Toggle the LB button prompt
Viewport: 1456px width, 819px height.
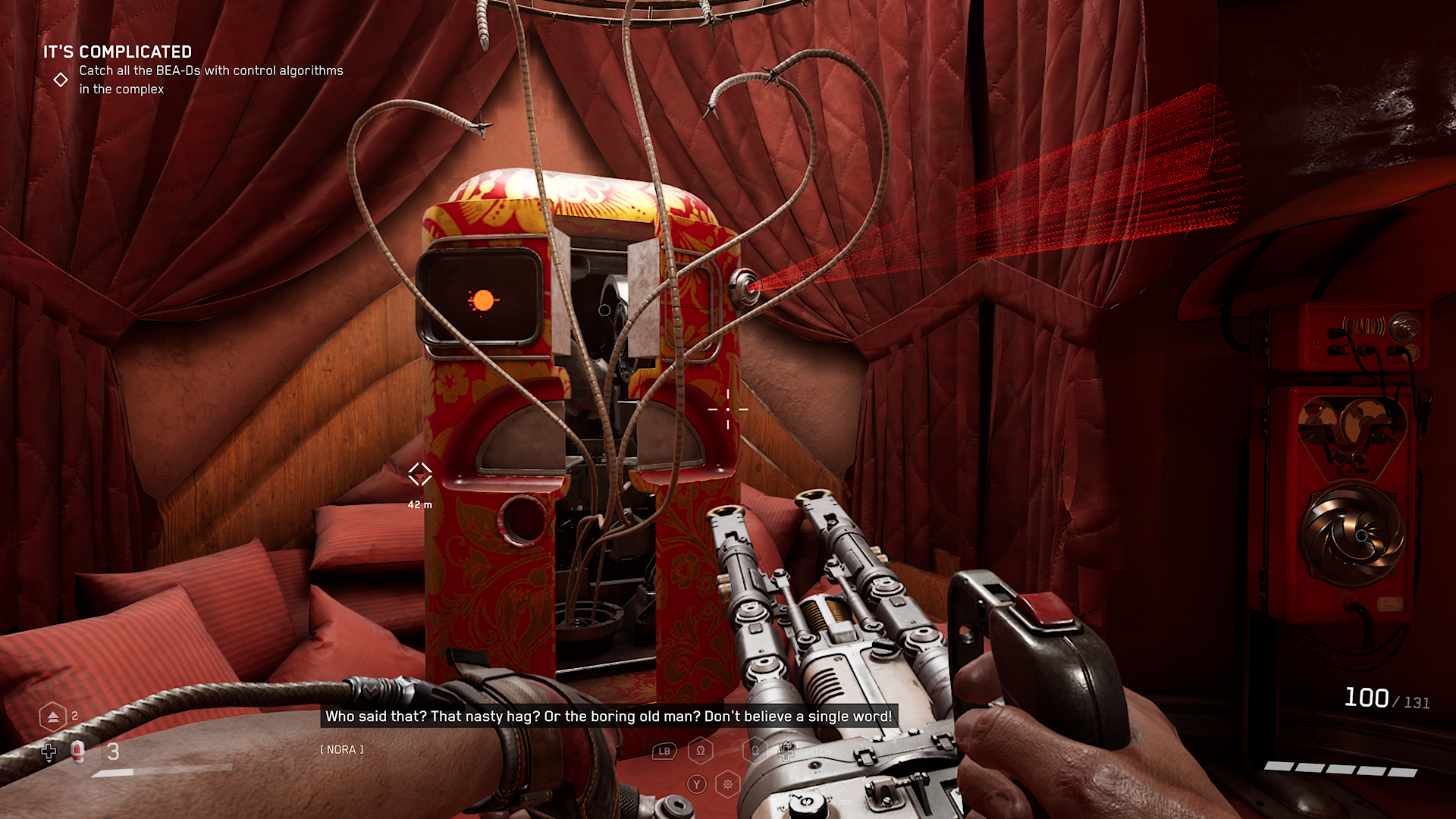[664, 749]
